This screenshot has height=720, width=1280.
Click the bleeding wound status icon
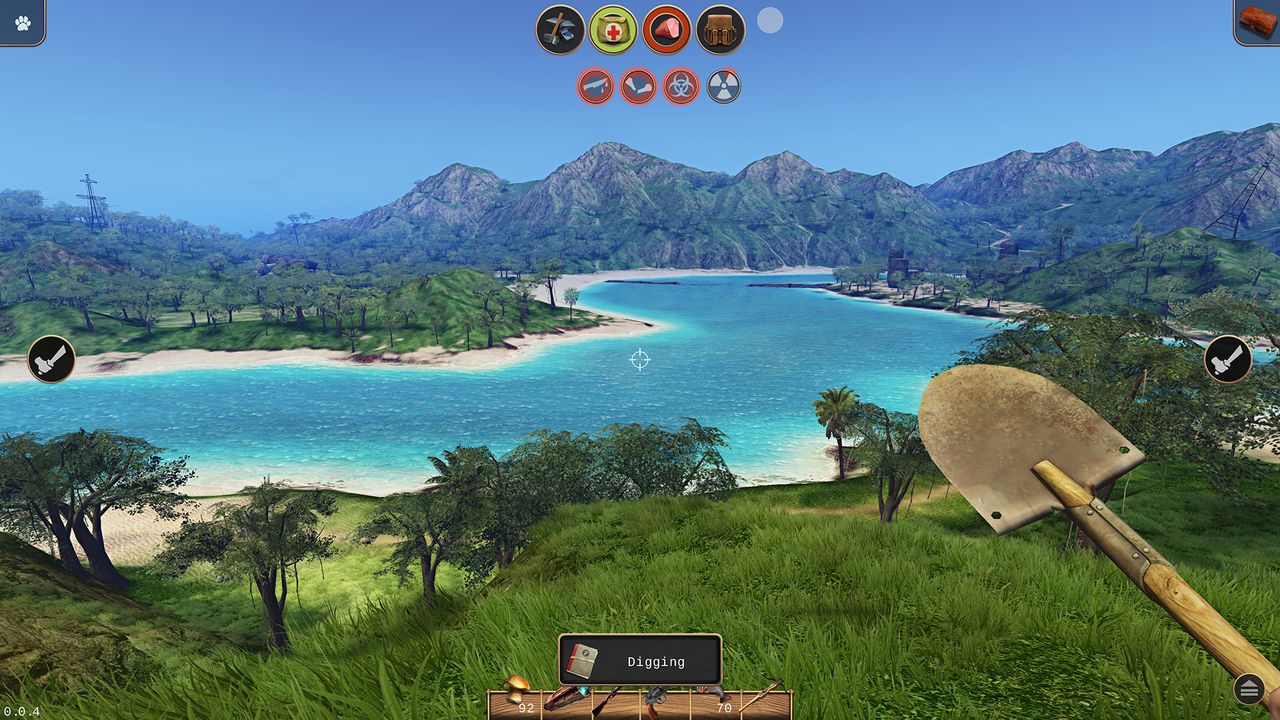click(596, 86)
